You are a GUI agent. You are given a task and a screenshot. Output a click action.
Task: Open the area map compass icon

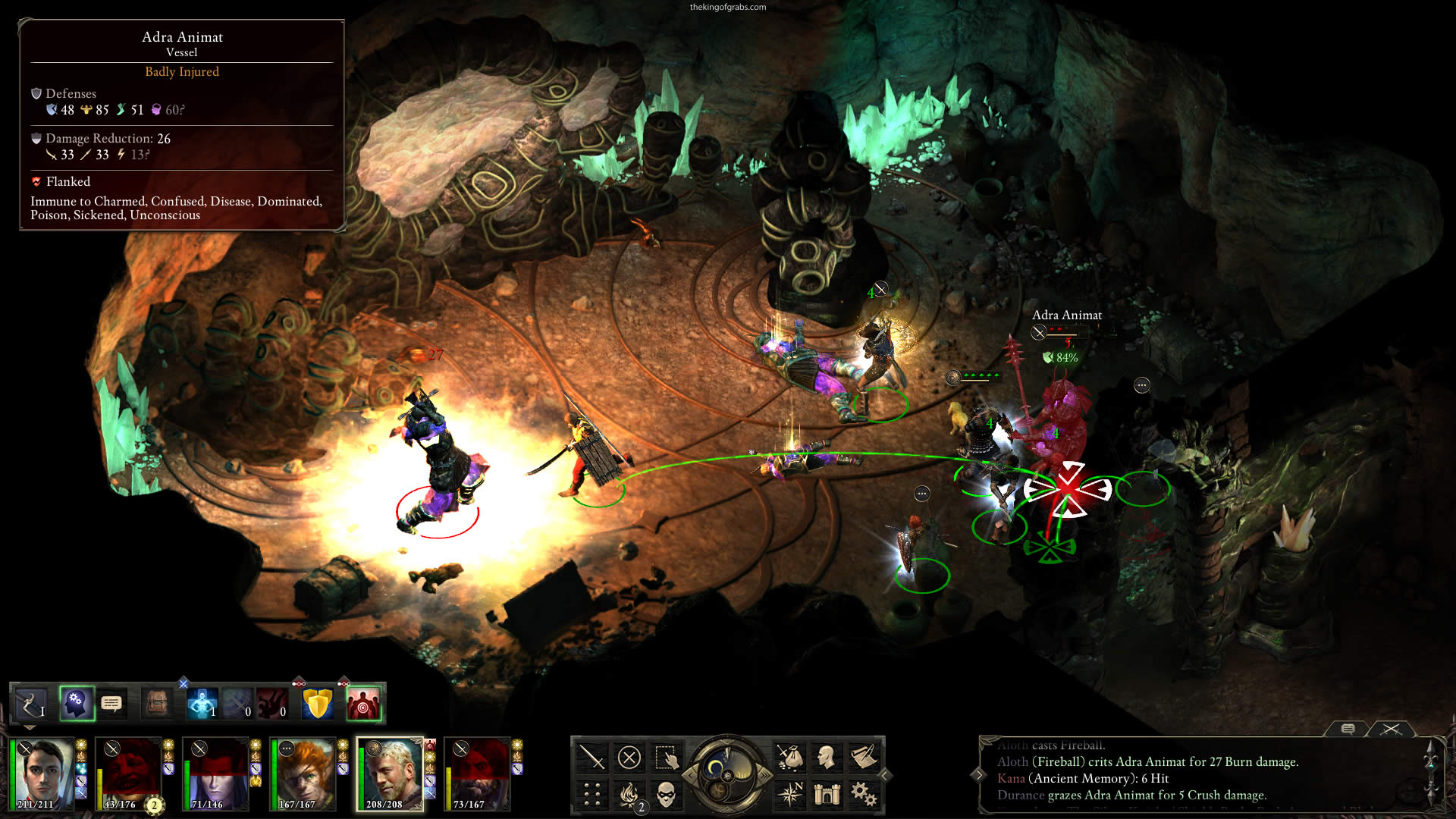coord(789,794)
